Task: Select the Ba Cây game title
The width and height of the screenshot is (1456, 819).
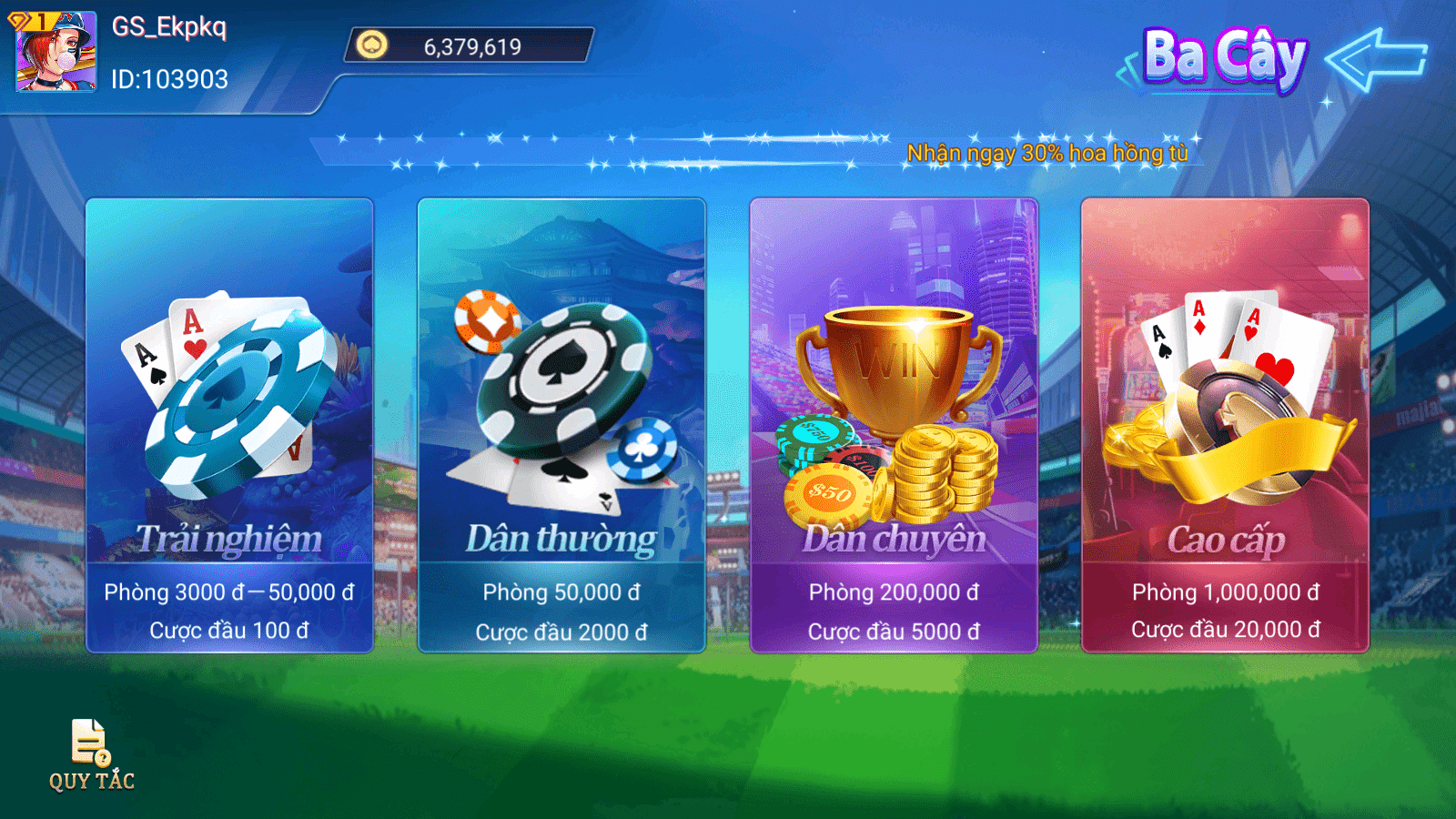Action: [x=1224, y=57]
